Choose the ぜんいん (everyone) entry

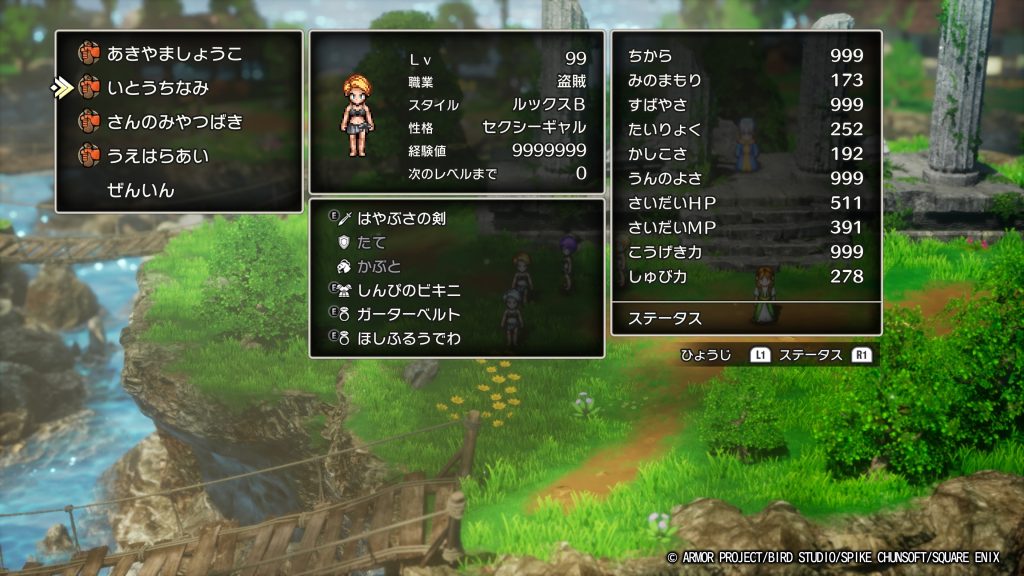click(140, 190)
